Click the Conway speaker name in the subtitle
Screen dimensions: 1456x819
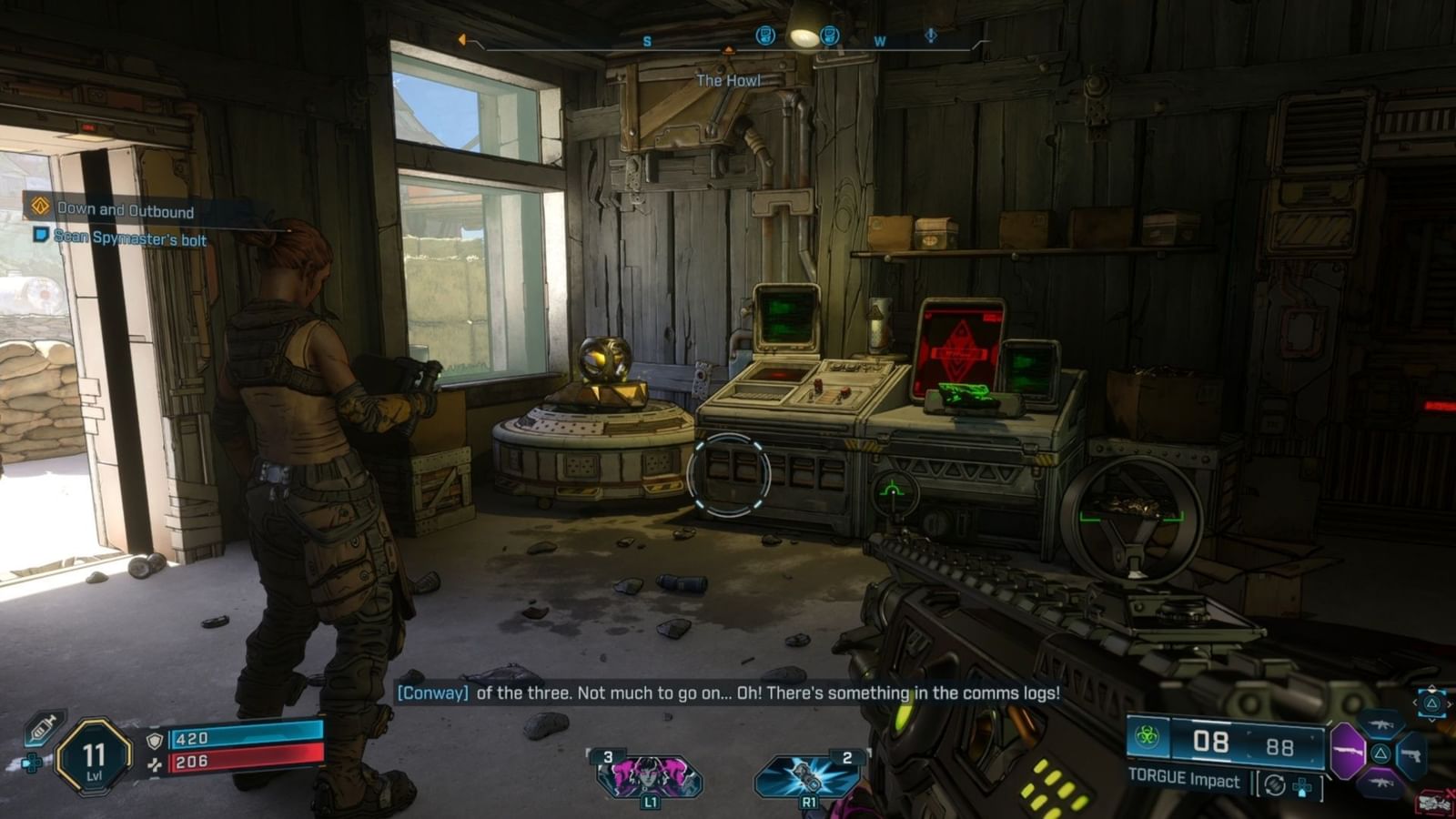432,692
